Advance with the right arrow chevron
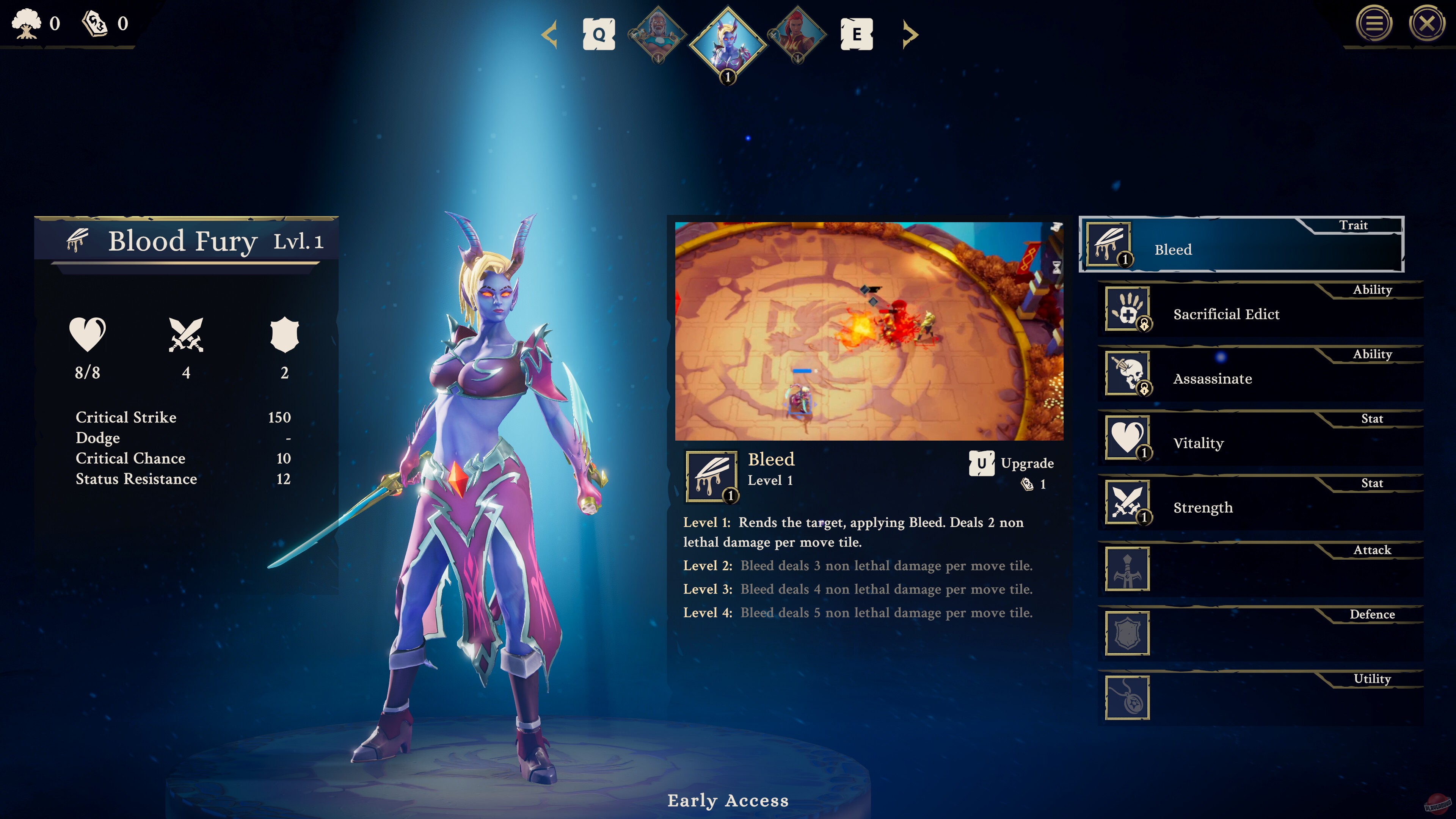This screenshot has width=1456, height=819. pyautogui.click(x=910, y=35)
